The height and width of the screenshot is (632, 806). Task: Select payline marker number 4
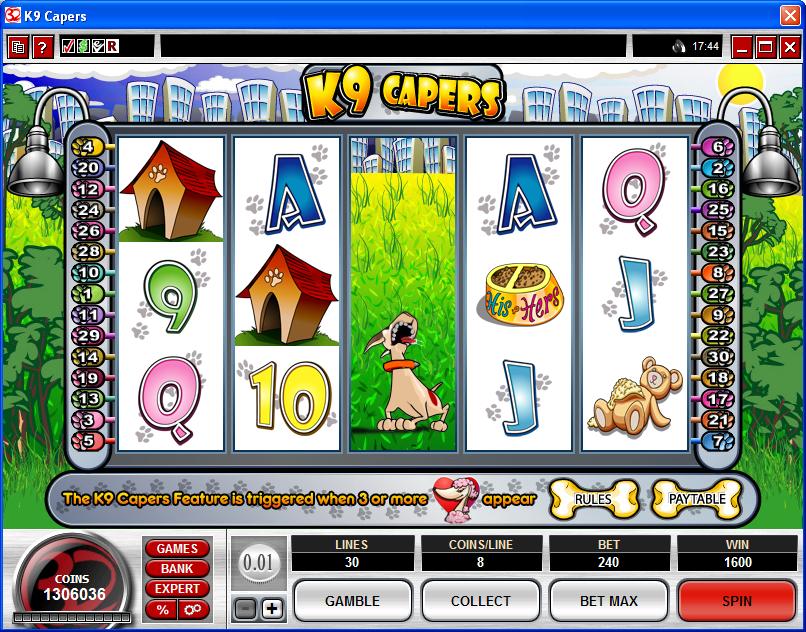click(88, 147)
